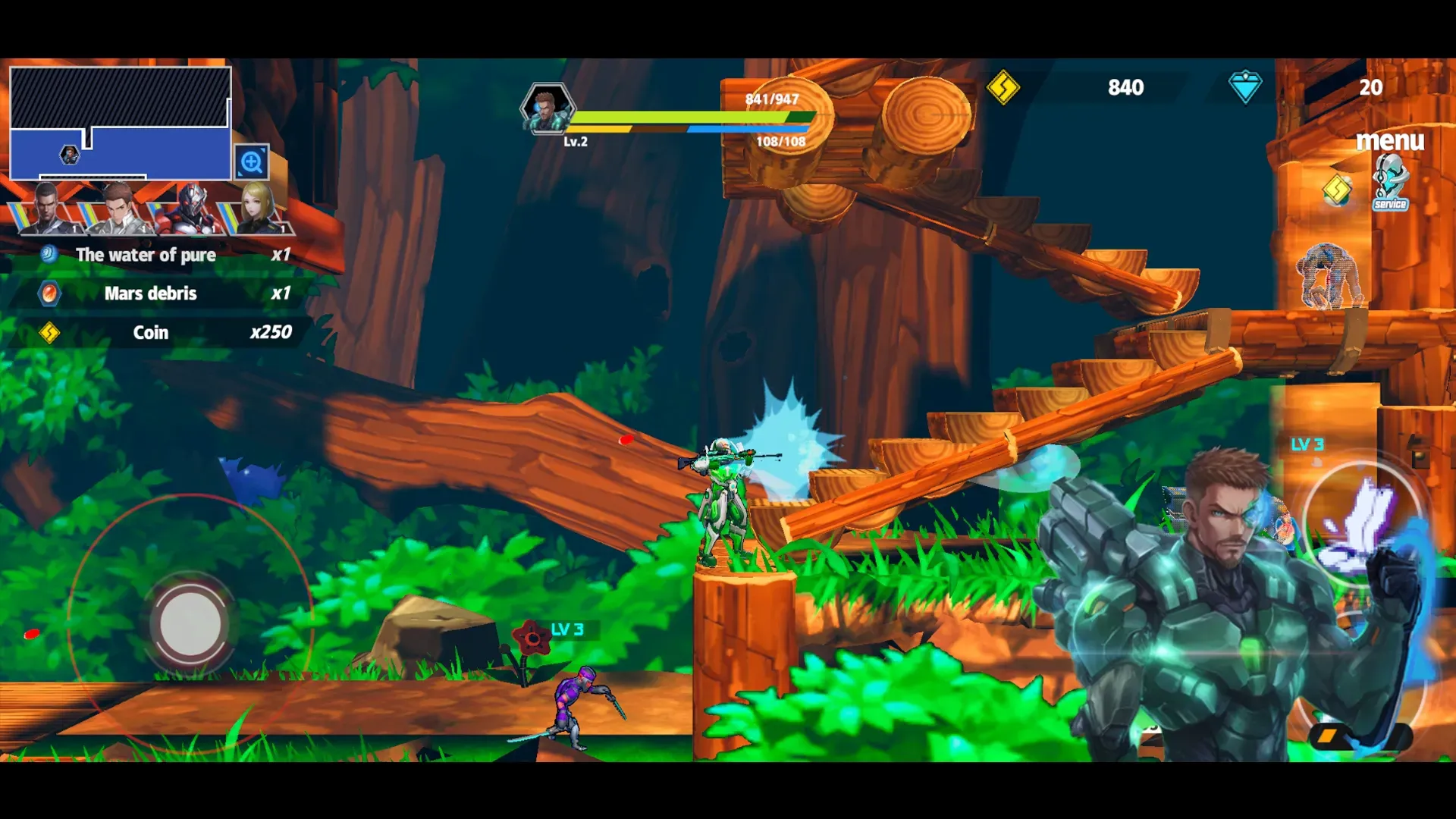Viewport: 1456px width, 819px height.
Task: Tap the blue diamond currency icon
Action: coord(1244,87)
